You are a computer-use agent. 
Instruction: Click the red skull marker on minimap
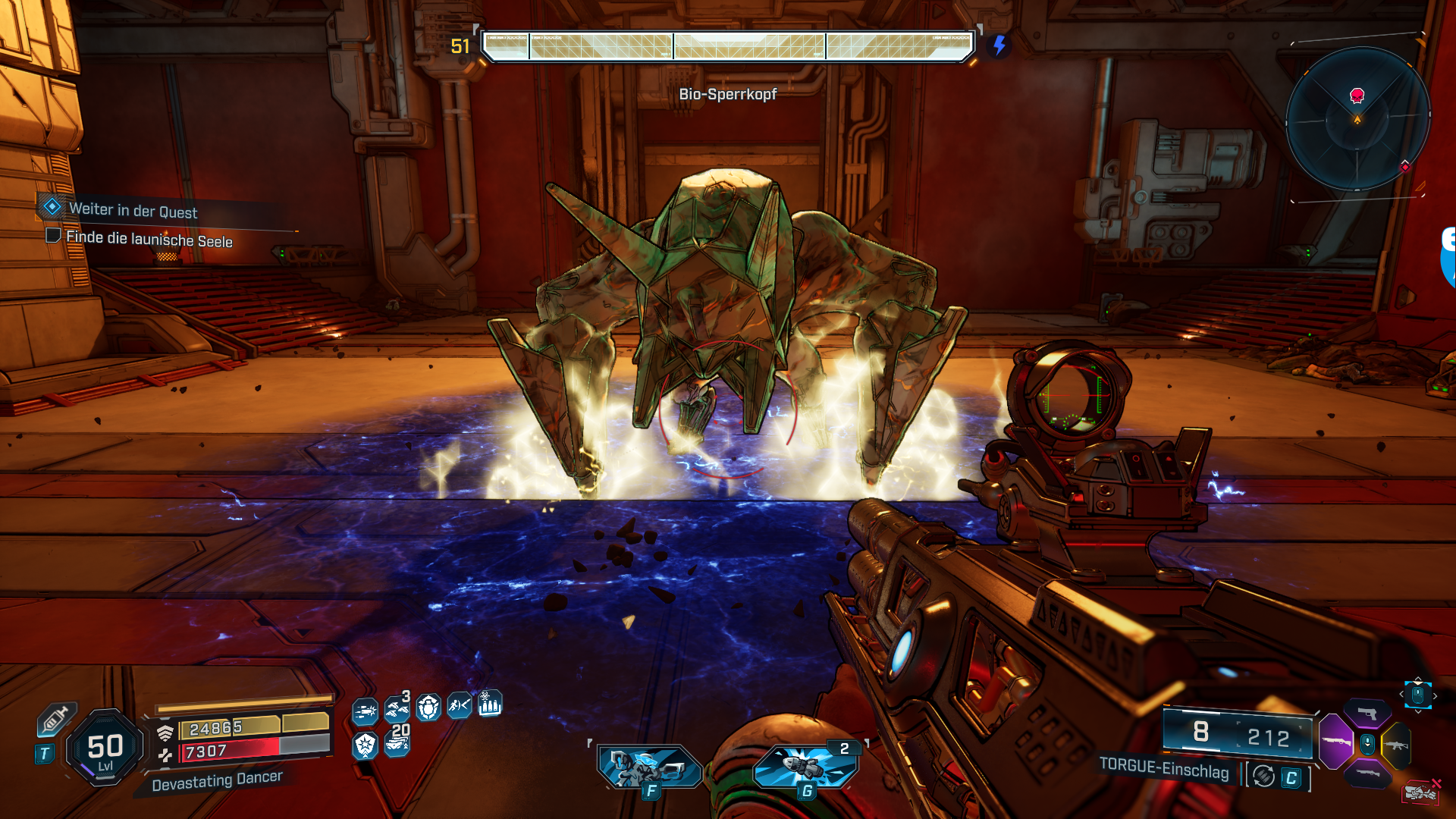[x=1357, y=95]
